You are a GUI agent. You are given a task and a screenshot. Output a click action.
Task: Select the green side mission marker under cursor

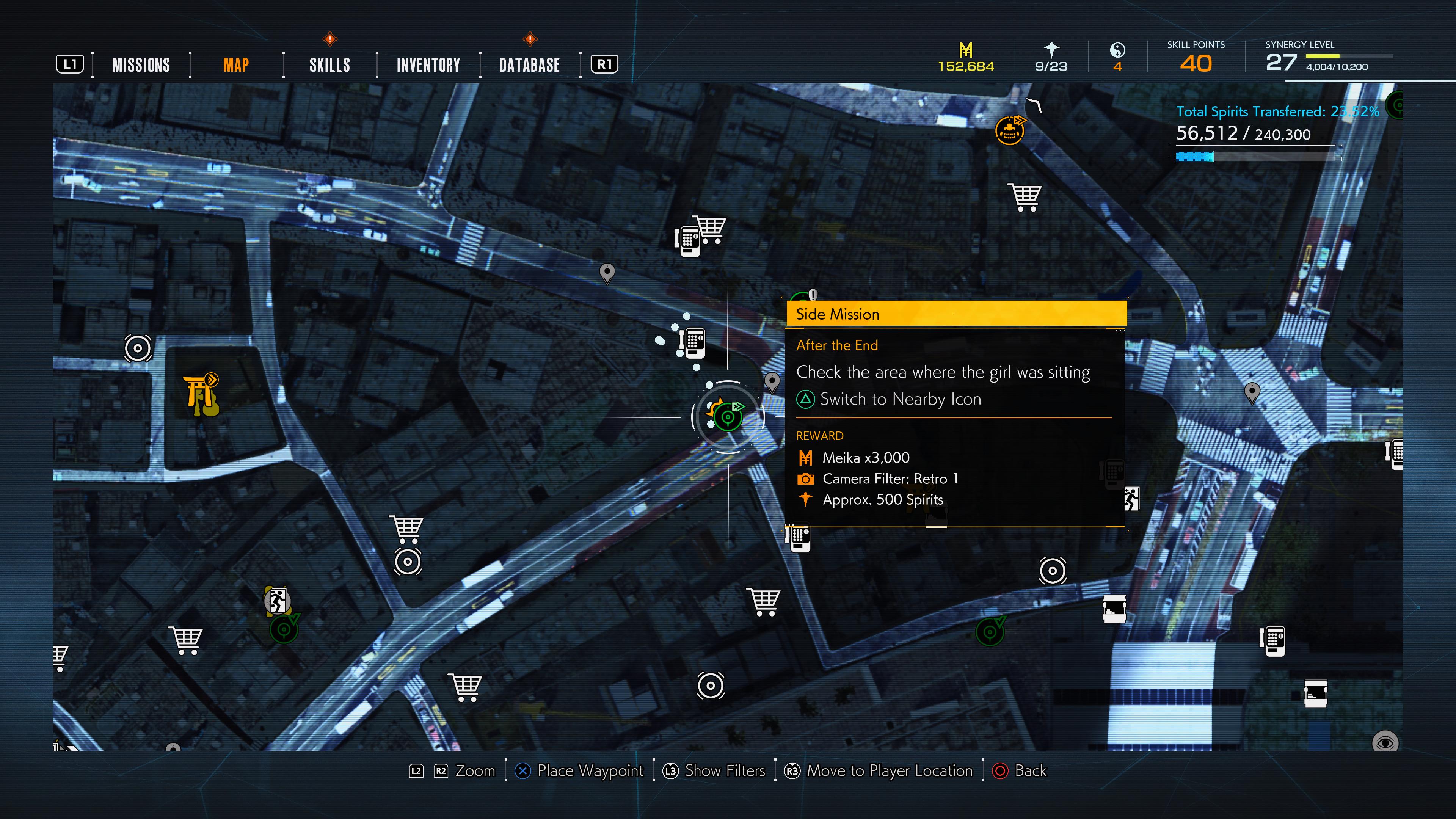(728, 418)
